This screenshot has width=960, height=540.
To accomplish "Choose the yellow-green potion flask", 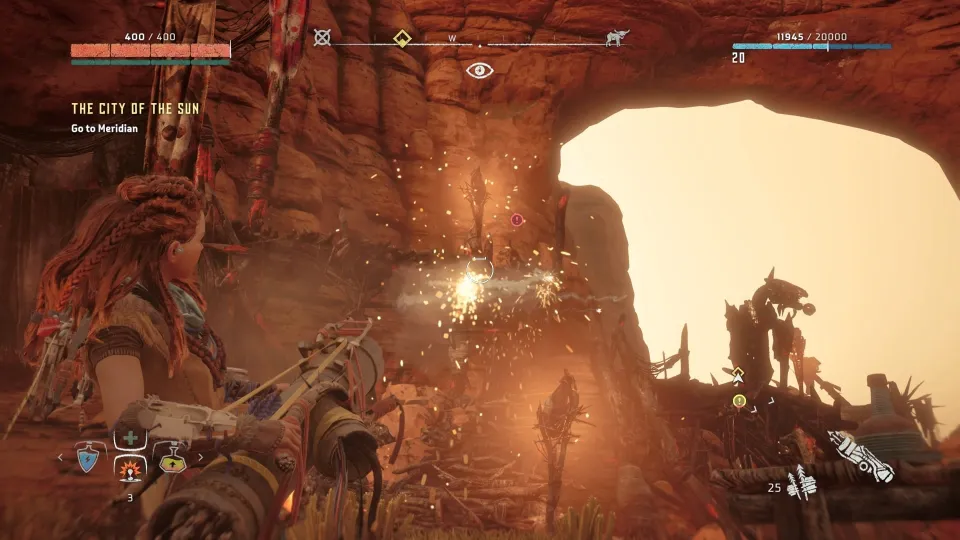I will (172, 459).
